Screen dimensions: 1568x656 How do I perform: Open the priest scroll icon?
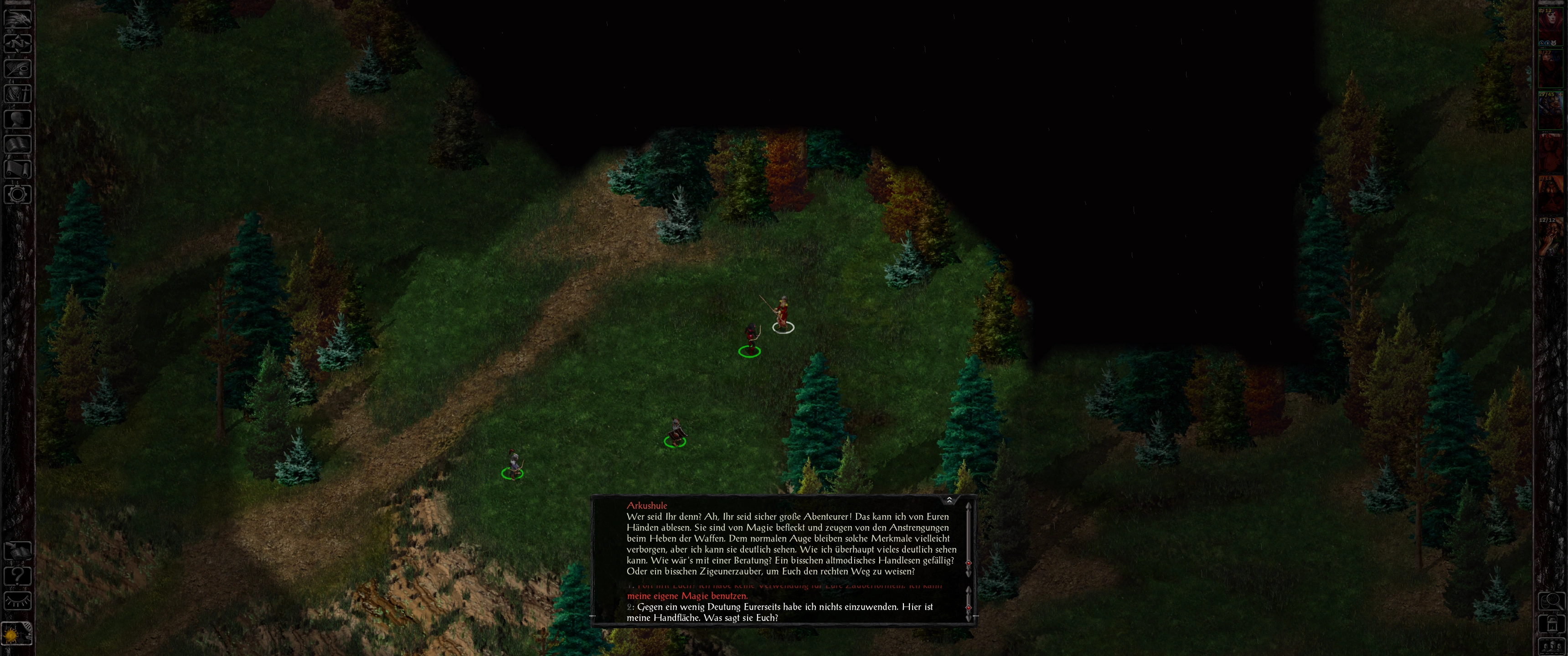coord(17,169)
